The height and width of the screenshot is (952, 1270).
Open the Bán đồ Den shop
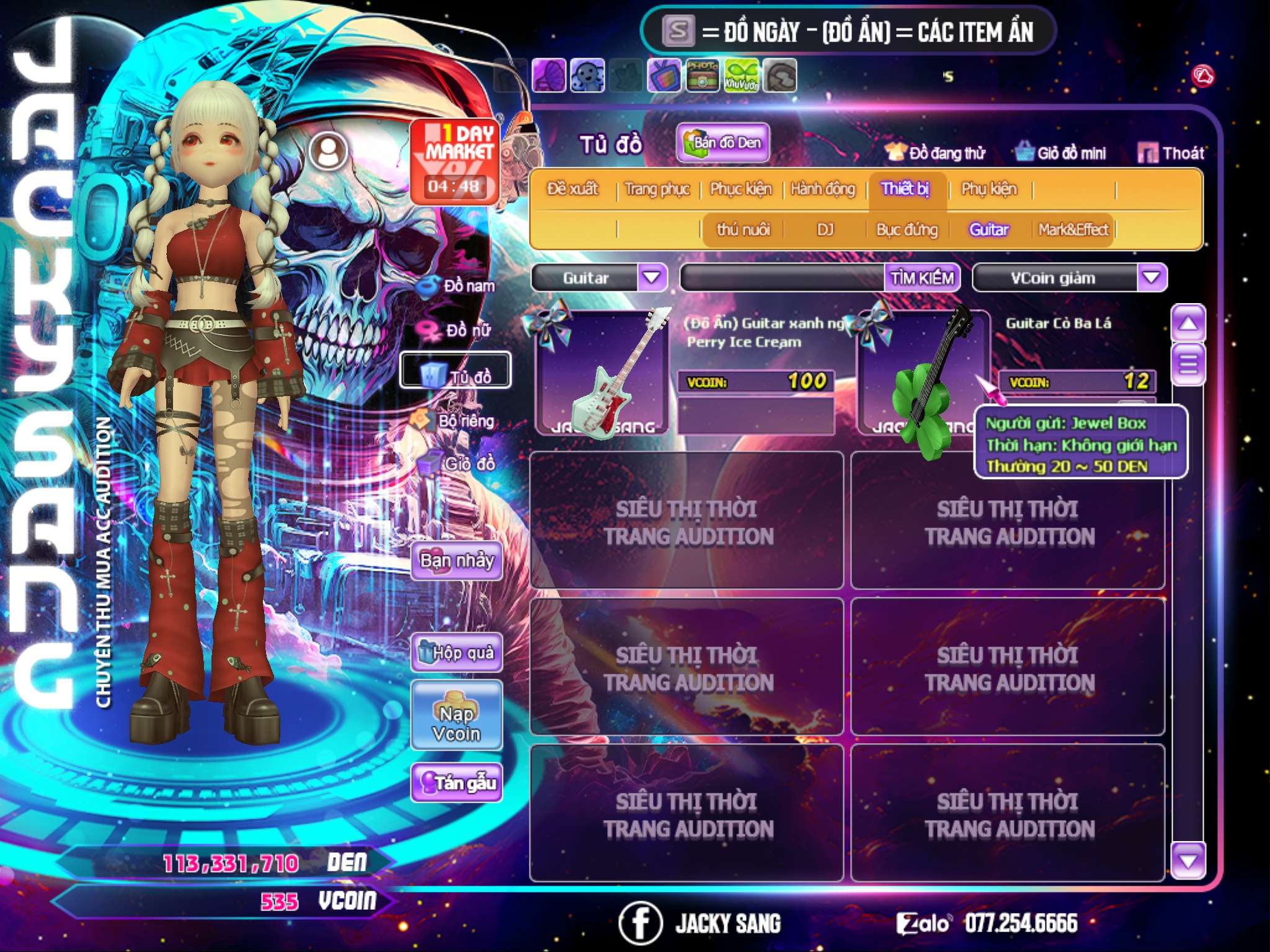coord(722,143)
